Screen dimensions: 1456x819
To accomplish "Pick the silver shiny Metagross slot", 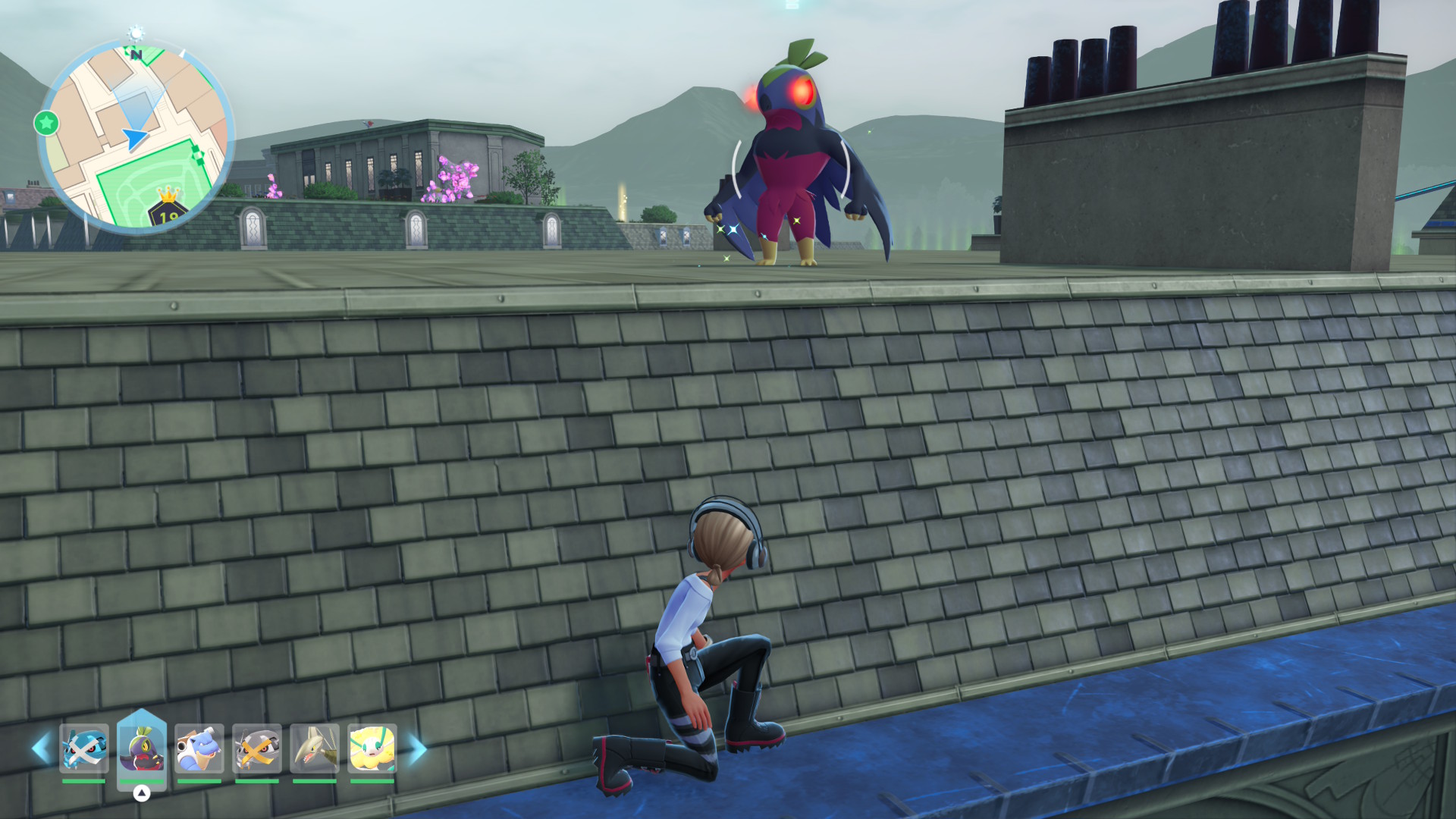I will click(257, 748).
